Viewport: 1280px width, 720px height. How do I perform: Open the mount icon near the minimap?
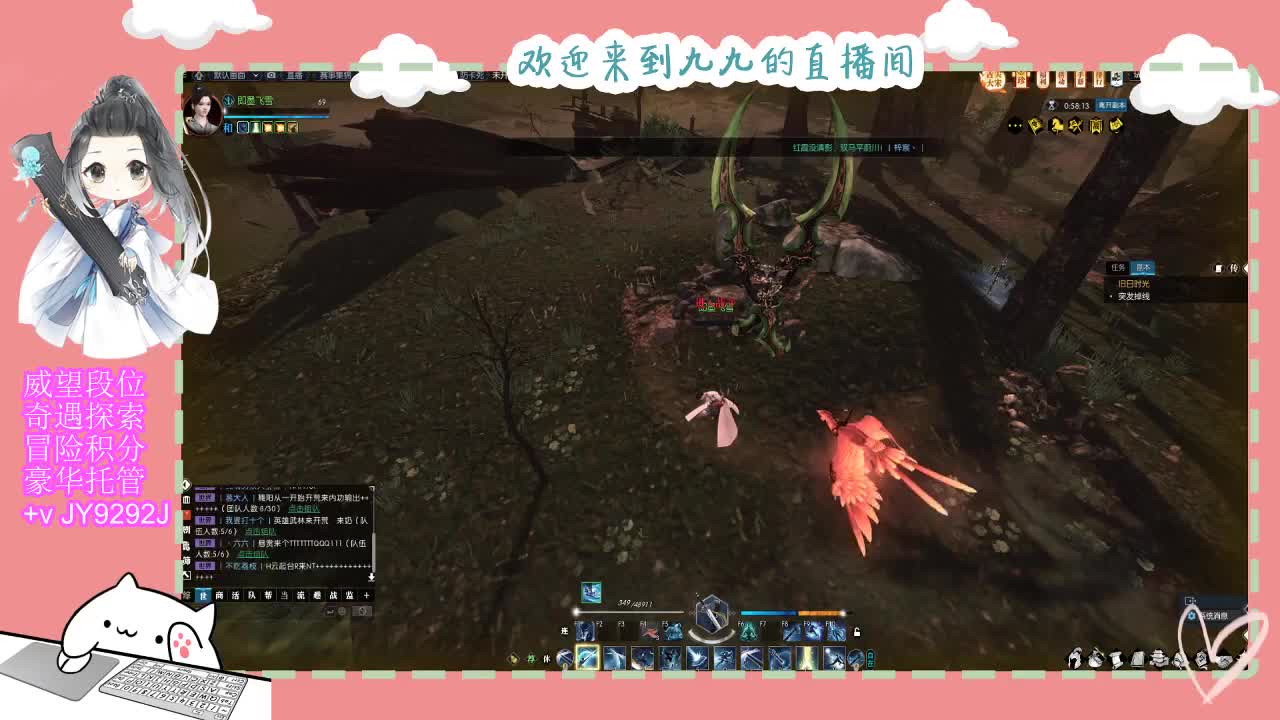[x=1057, y=125]
